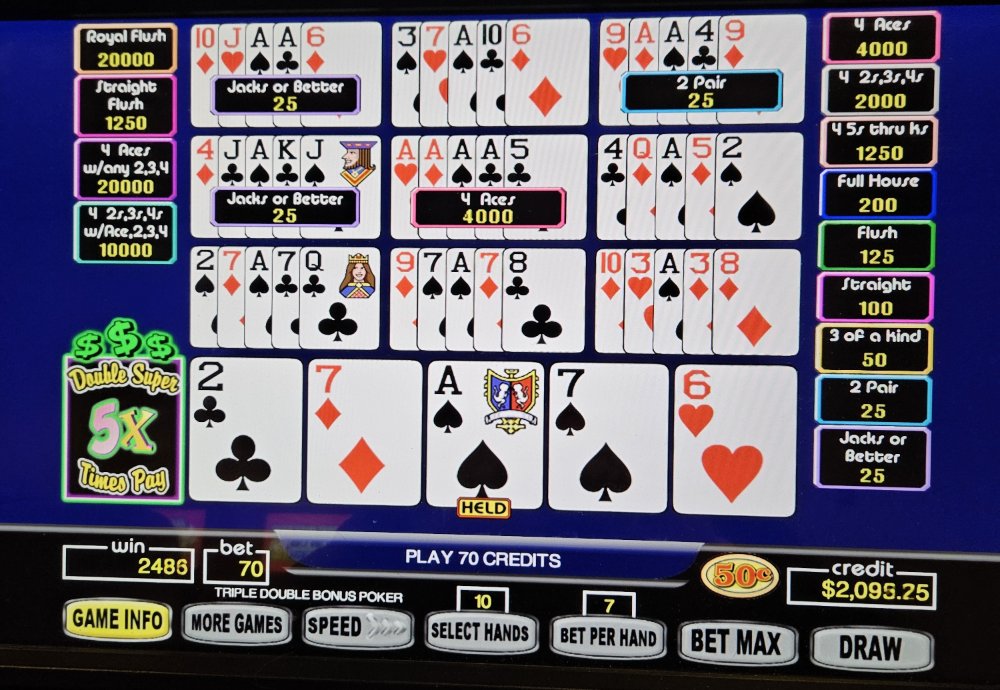The height and width of the screenshot is (690, 1000).
Task: Hold the 2 of clubs card
Action: point(244,430)
